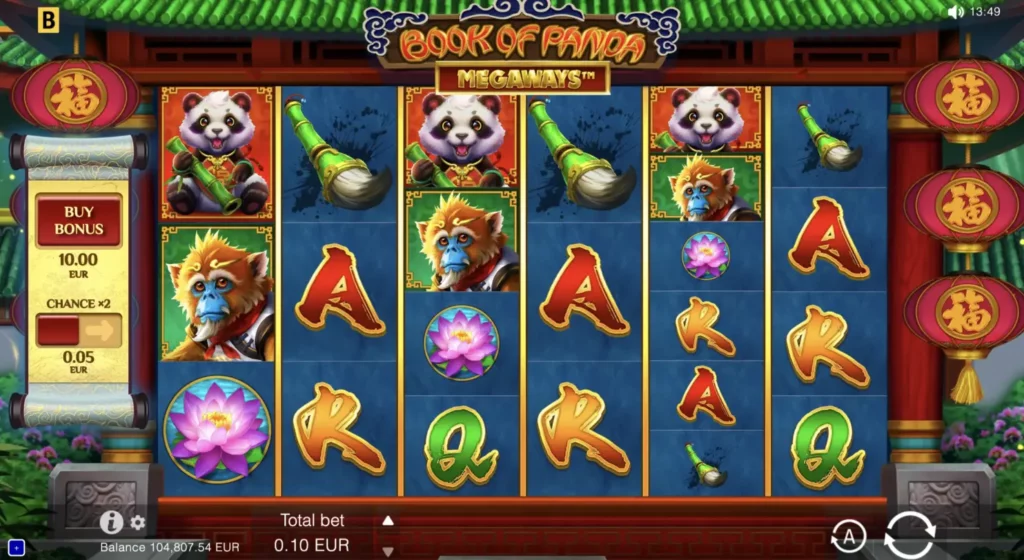1024x560 pixels.
Task: Open the game info paytable
Action: tap(111, 522)
